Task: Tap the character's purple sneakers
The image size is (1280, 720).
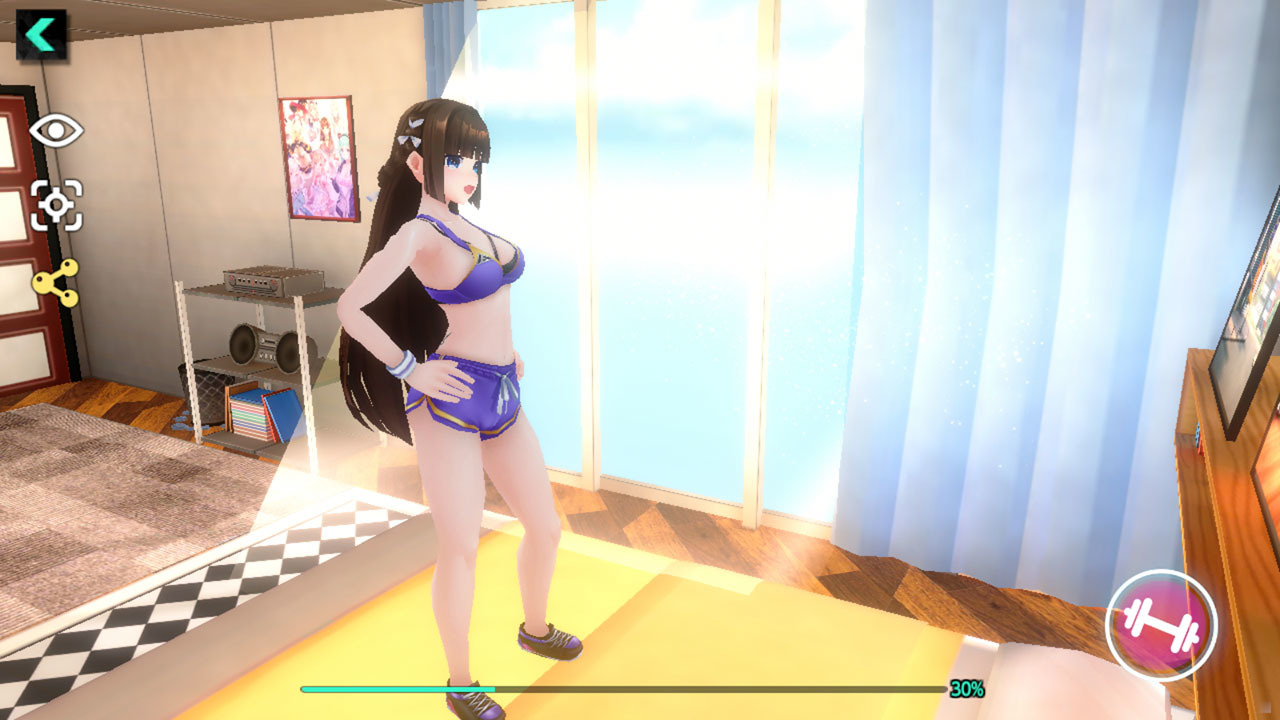Action: click(549, 636)
